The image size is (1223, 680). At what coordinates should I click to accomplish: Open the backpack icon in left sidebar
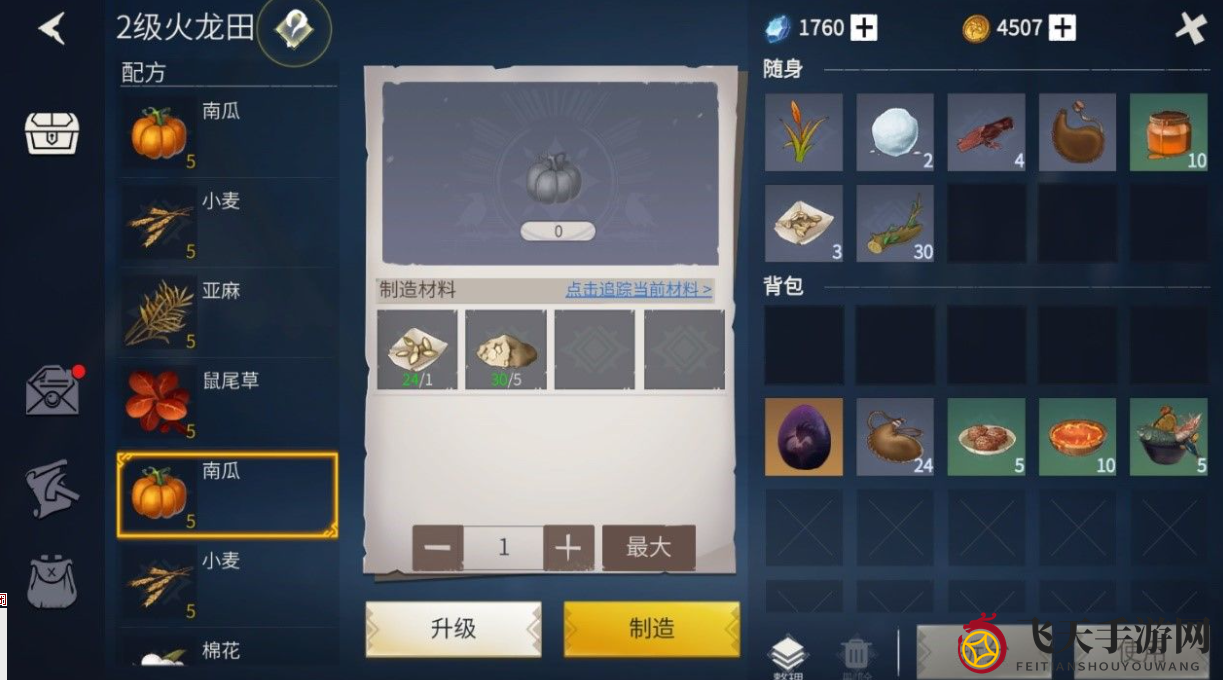point(52,582)
